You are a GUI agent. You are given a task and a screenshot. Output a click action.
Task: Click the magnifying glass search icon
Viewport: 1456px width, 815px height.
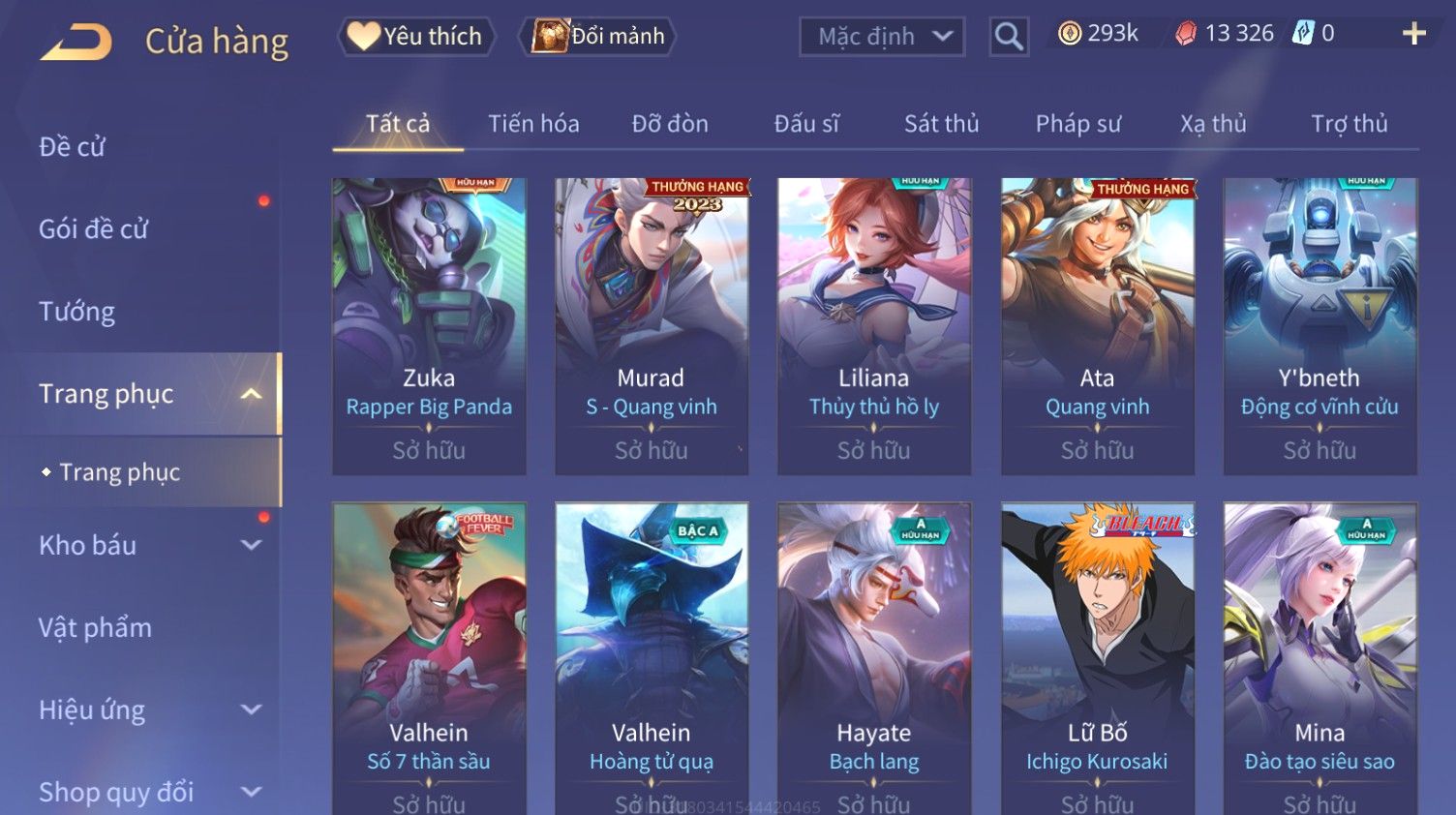[1008, 37]
